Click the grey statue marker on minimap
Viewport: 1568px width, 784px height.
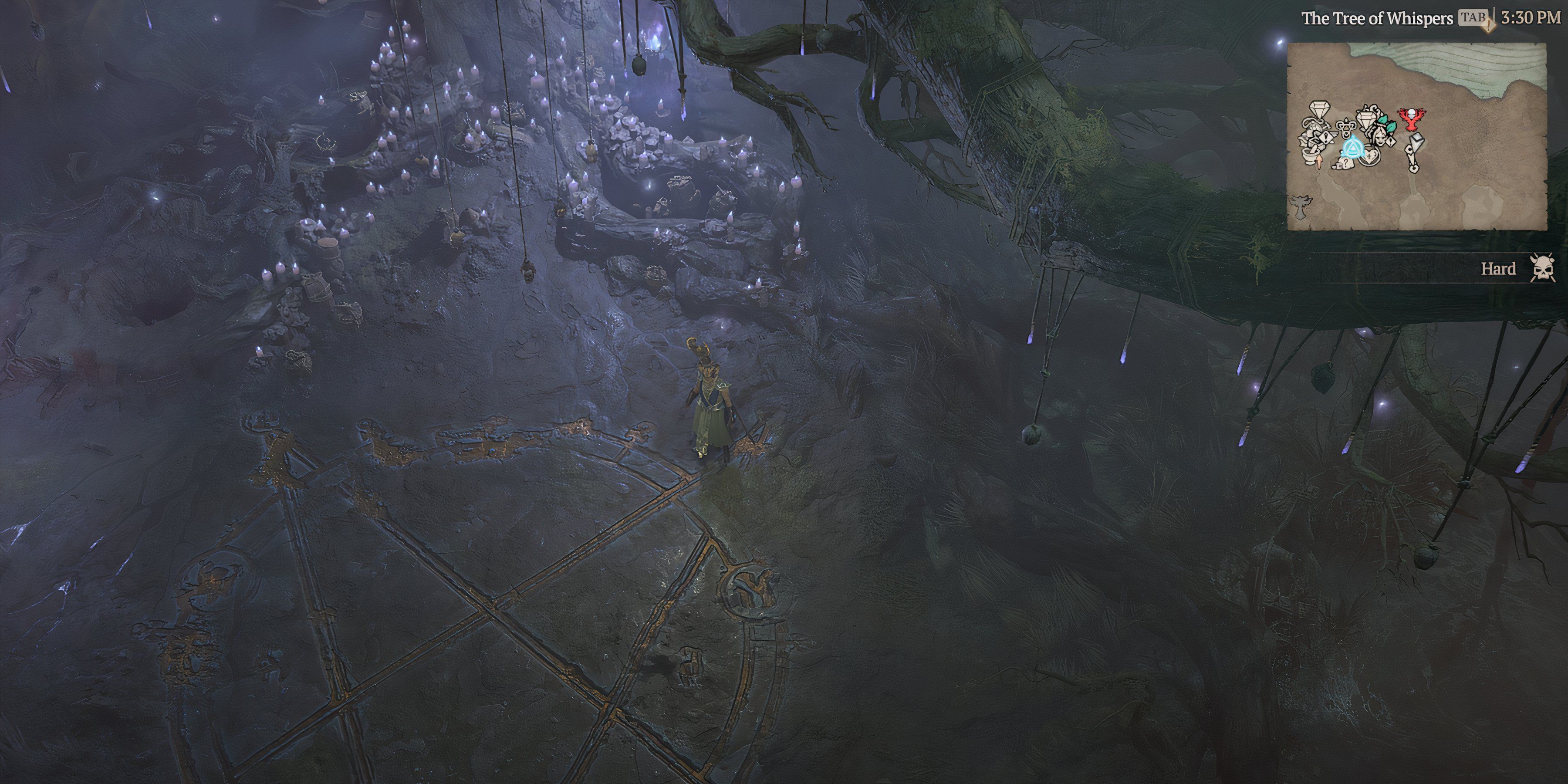click(x=1301, y=208)
